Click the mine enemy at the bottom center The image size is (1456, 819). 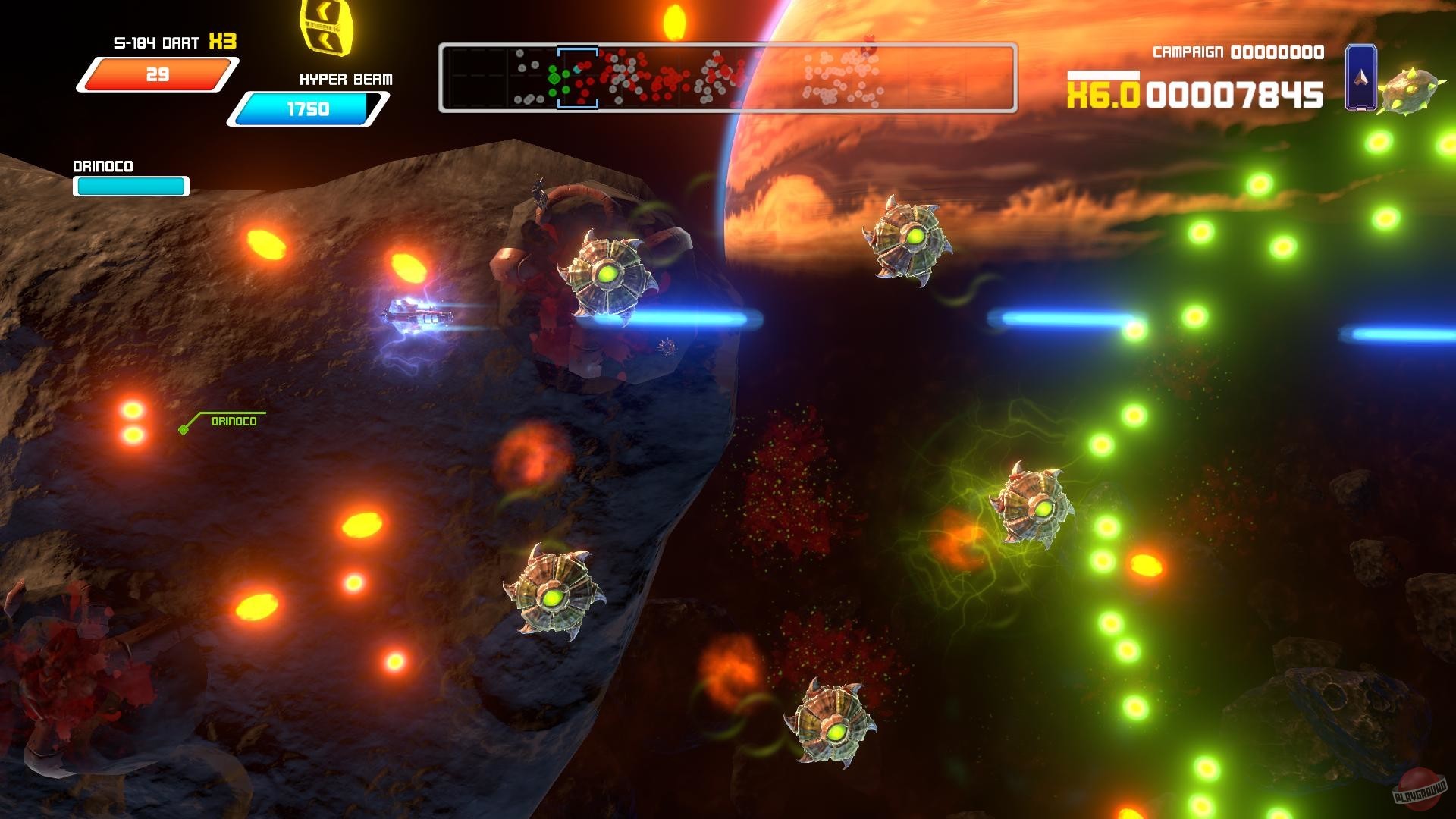[834, 732]
